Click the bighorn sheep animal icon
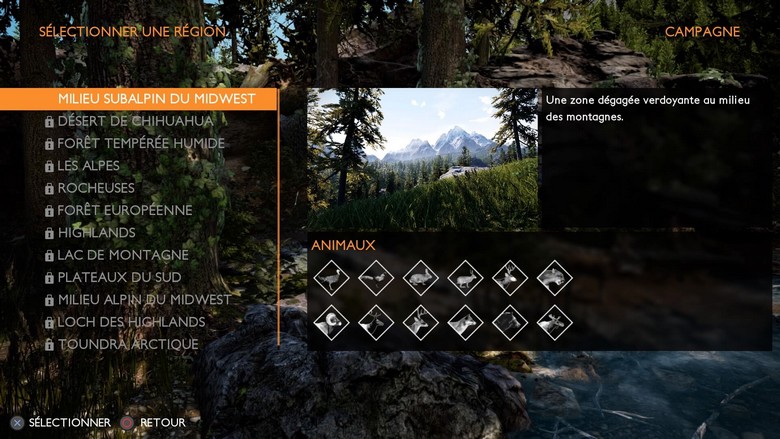Viewport: 780px width, 439px height. 331,322
